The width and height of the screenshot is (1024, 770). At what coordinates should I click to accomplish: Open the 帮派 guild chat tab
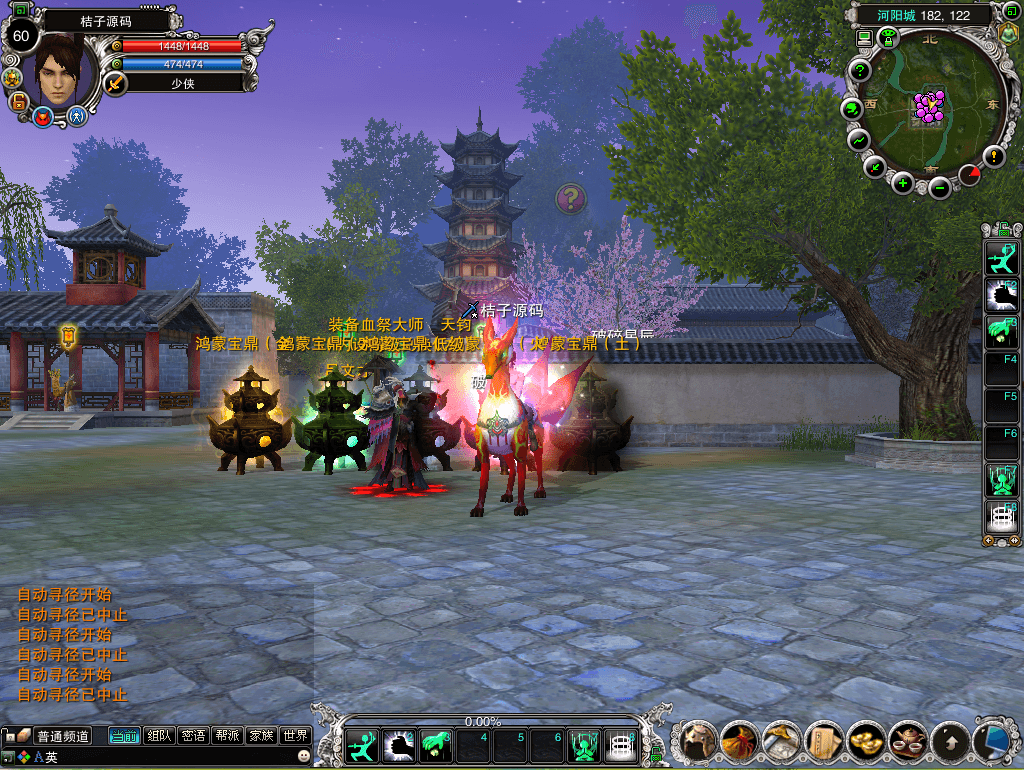pos(227,736)
